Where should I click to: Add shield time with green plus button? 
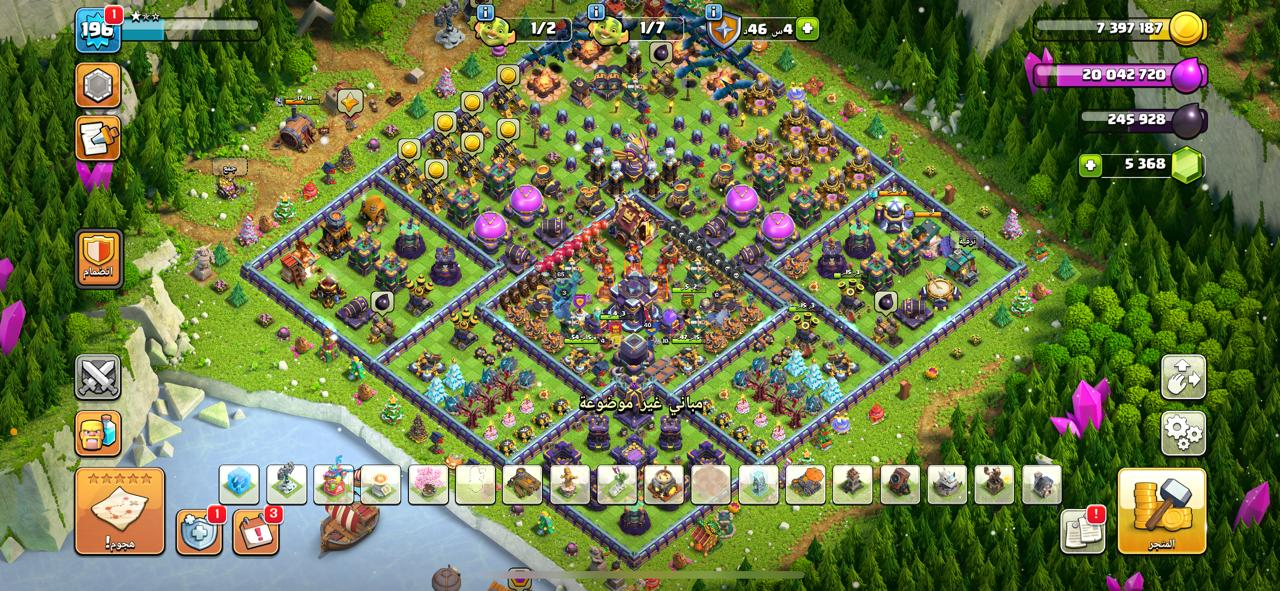(807, 29)
